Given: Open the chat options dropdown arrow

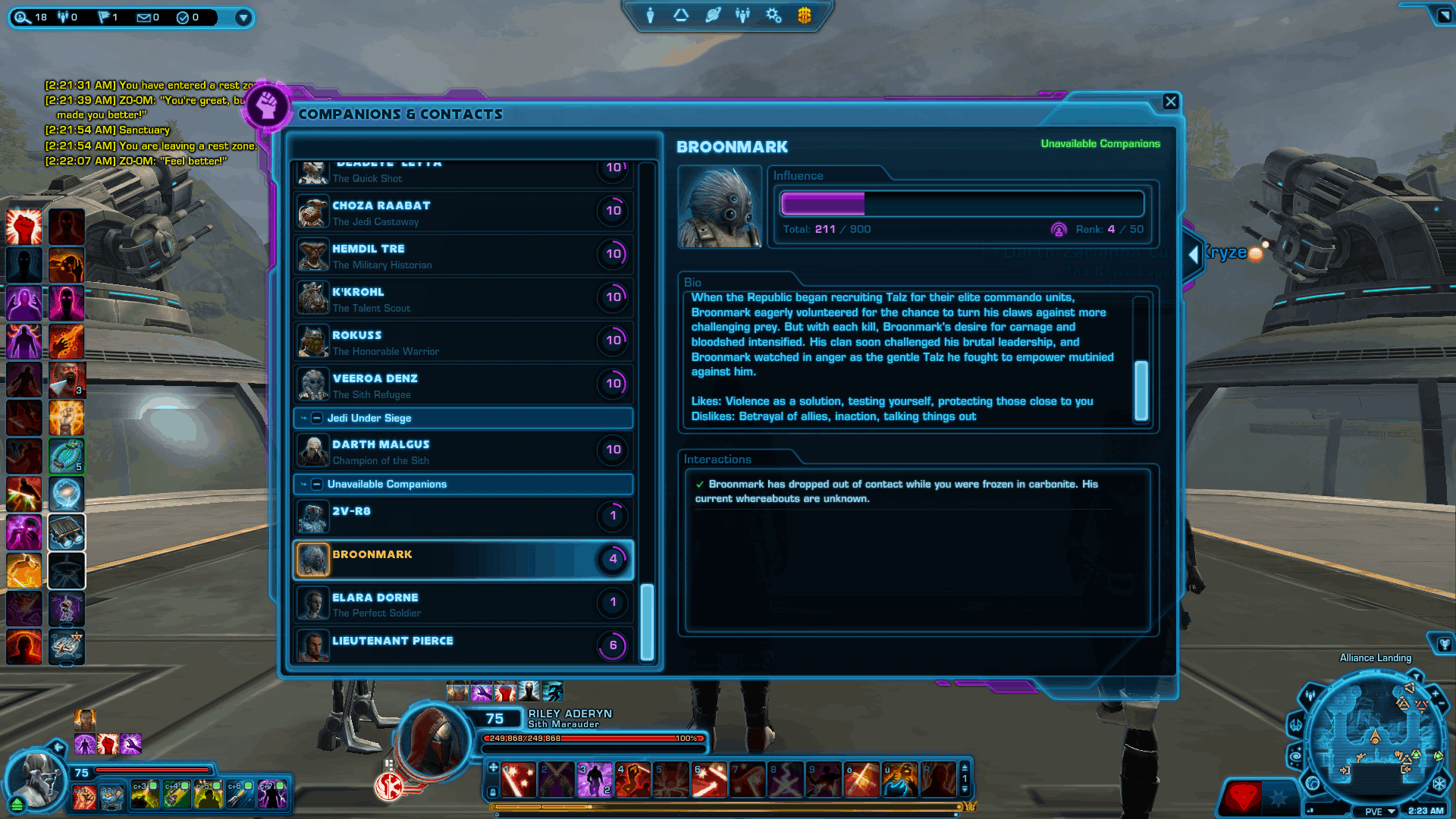Looking at the screenshot, I should click(243, 18).
